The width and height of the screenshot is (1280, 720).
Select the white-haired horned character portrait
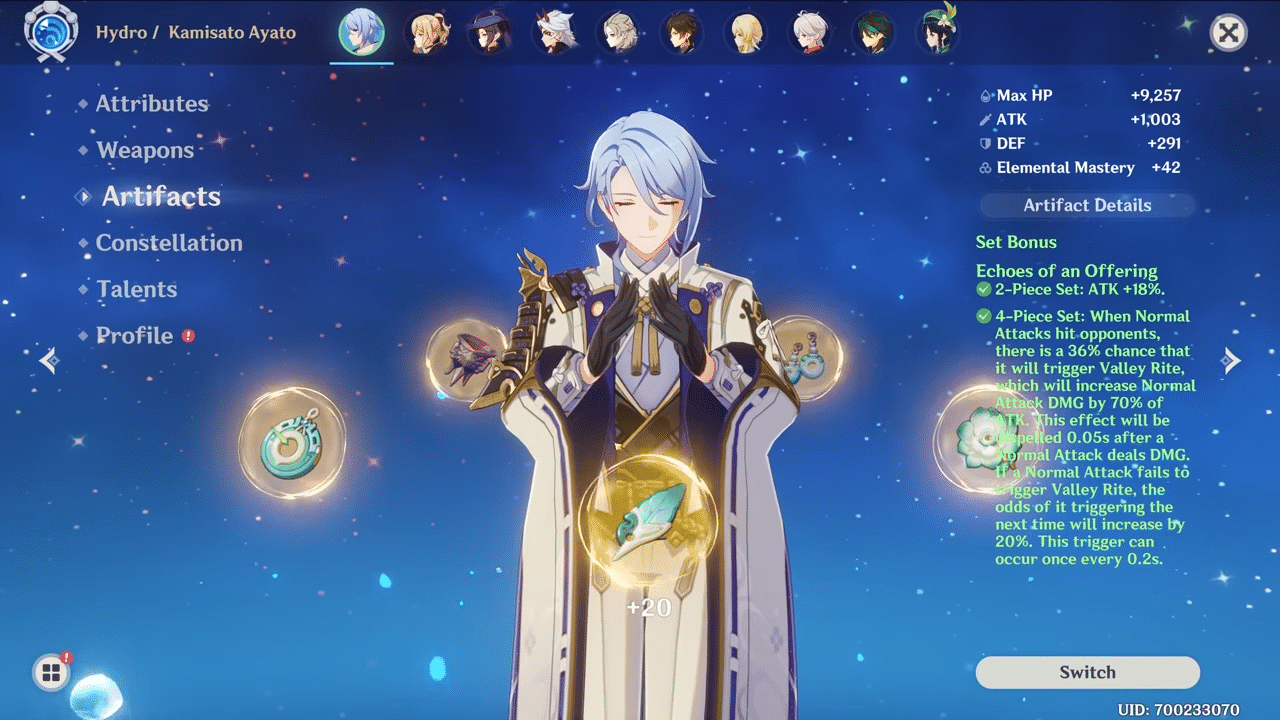pos(553,33)
